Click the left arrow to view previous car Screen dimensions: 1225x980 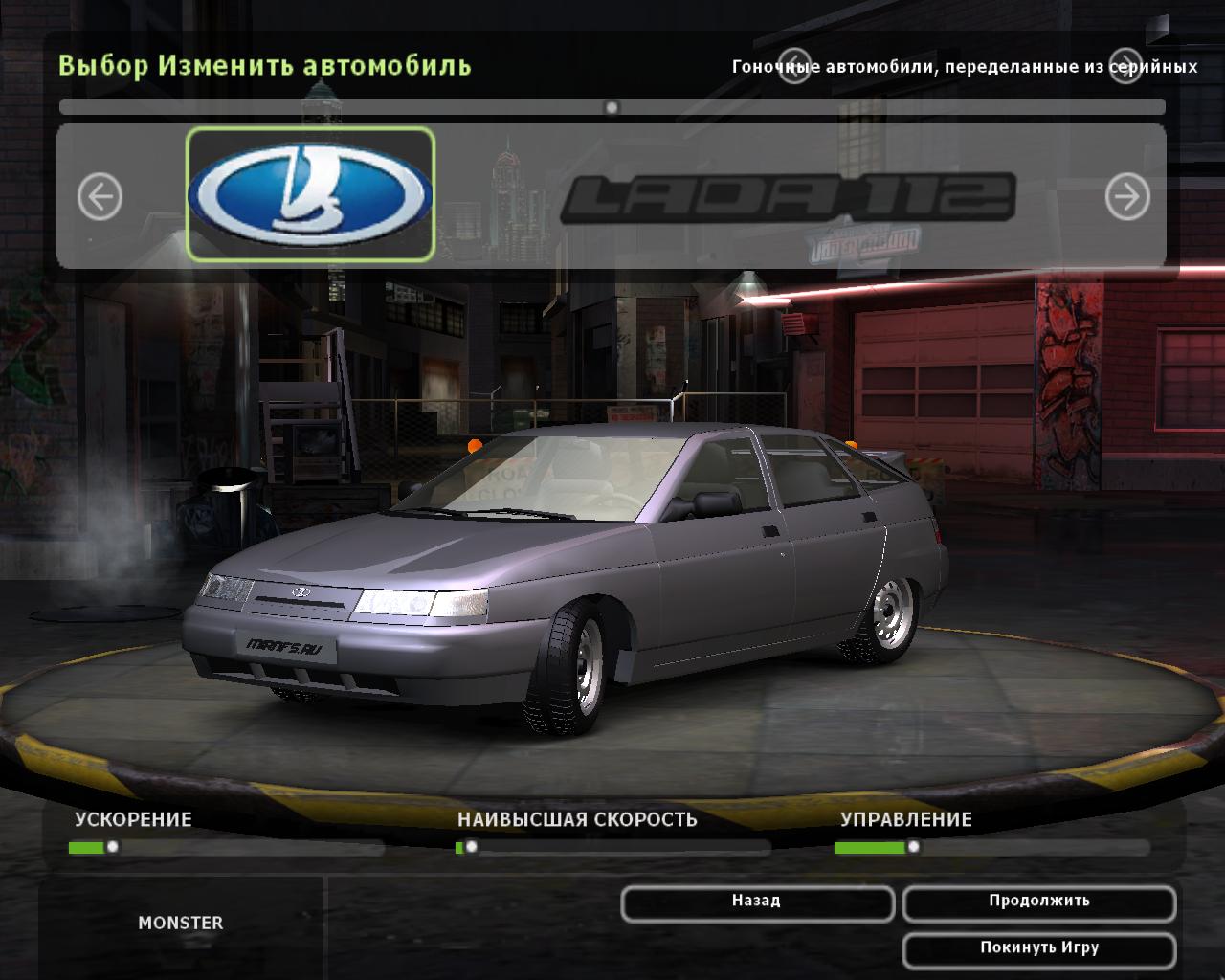pyautogui.click(x=100, y=194)
